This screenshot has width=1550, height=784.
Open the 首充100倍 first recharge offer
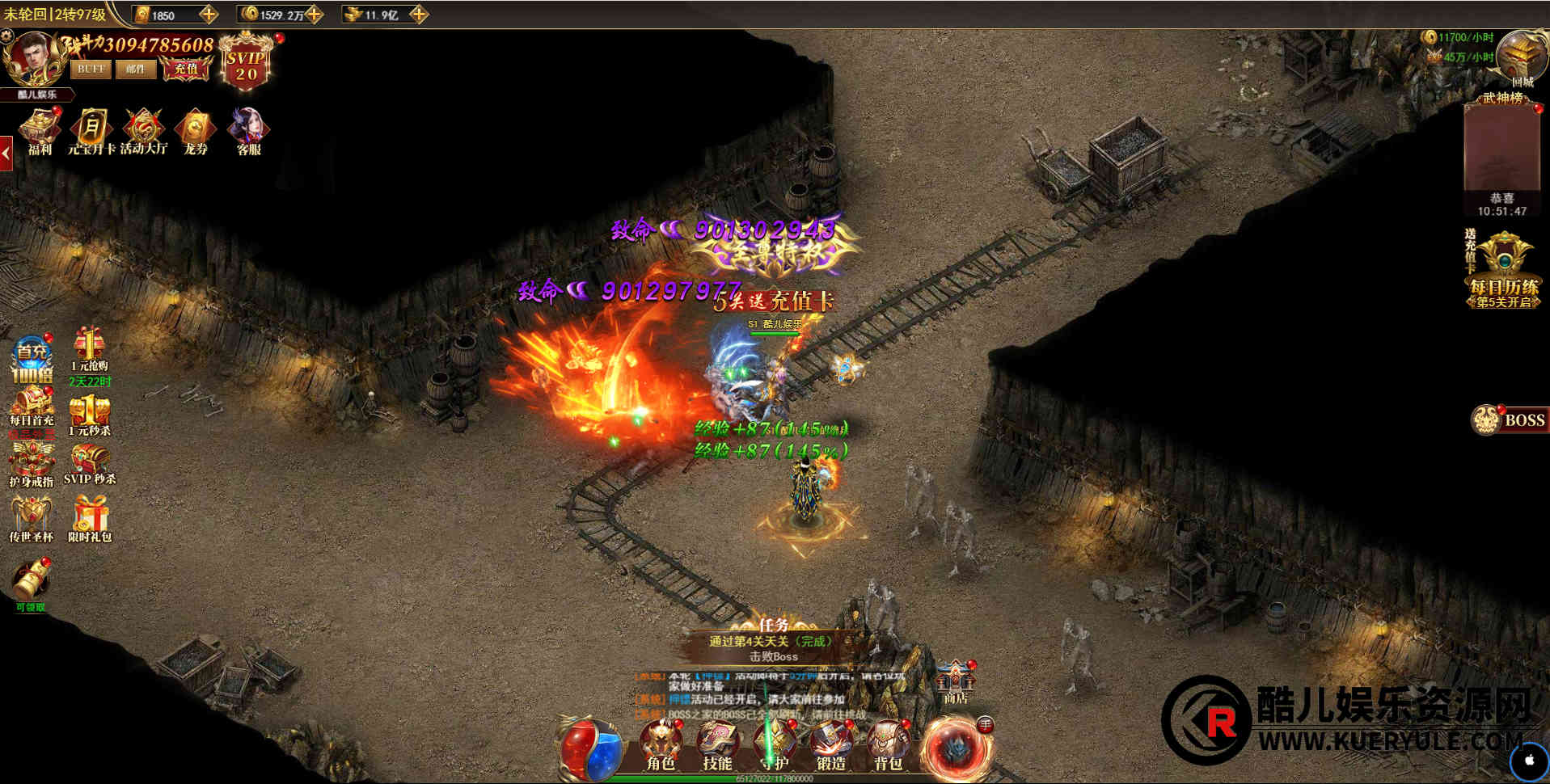32,360
